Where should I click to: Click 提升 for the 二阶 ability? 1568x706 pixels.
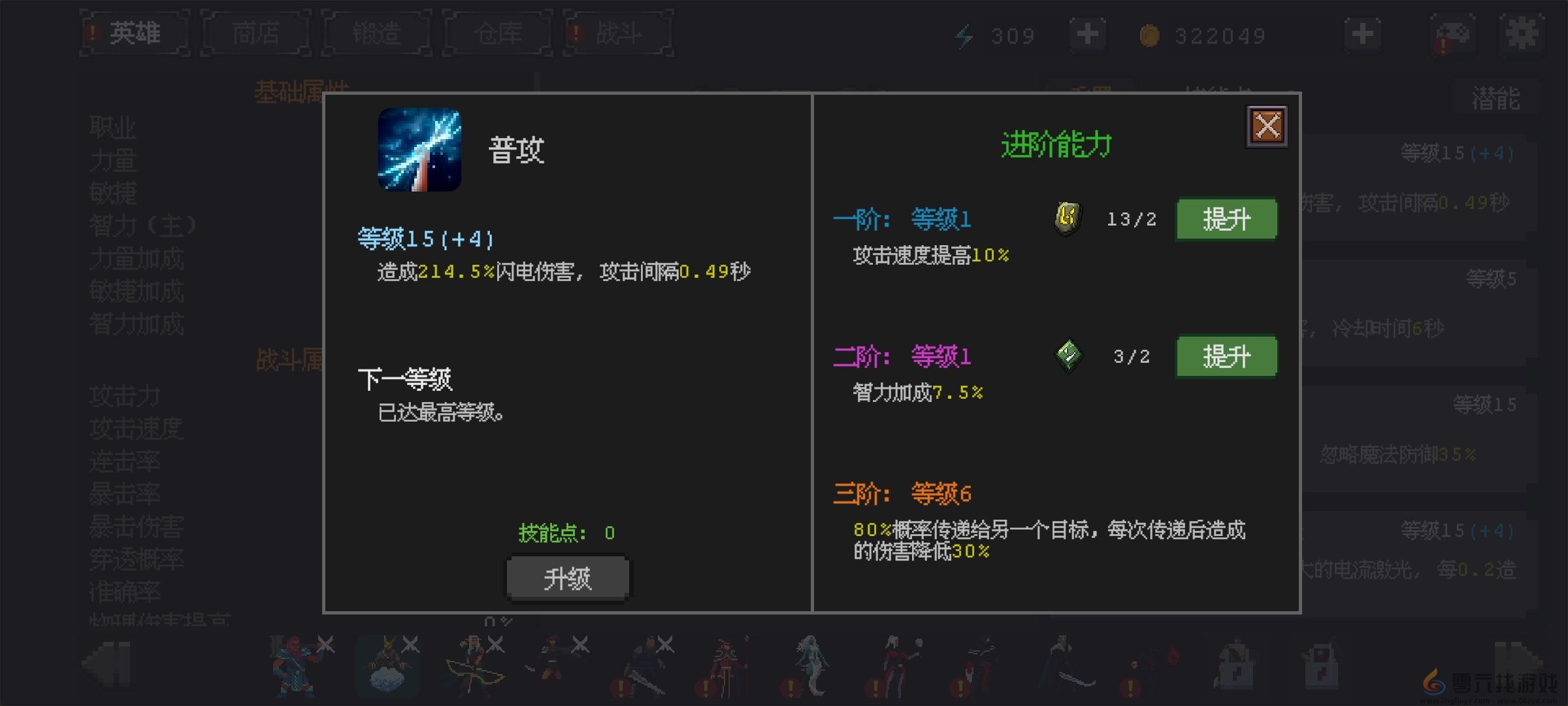pyautogui.click(x=1226, y=356)
